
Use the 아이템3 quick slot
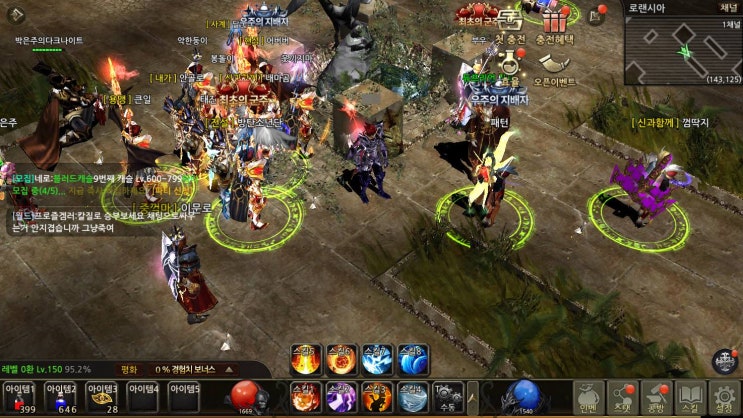103,398
